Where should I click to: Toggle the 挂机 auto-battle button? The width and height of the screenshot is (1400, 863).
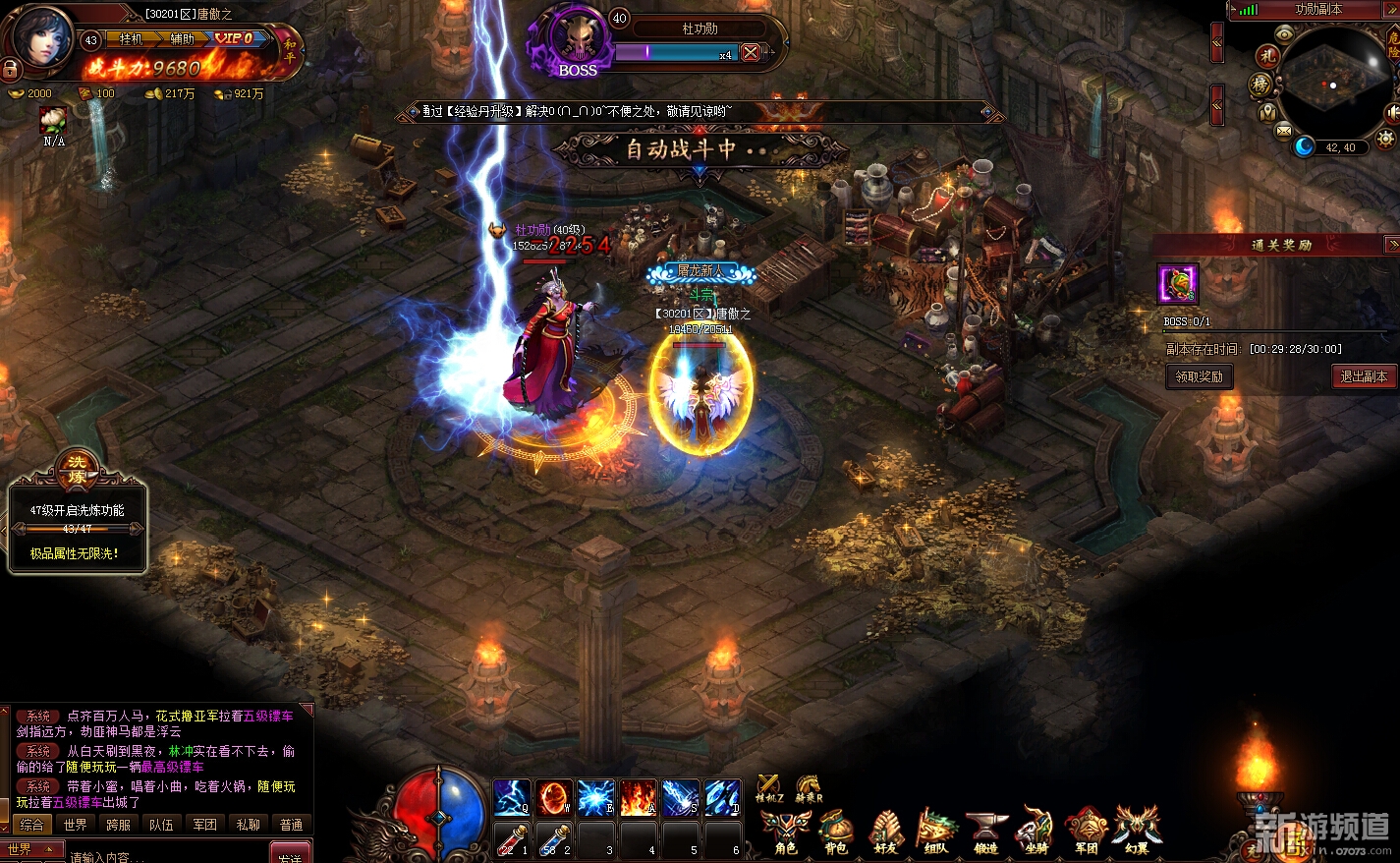pyautogui.click(x=131, y=38)
